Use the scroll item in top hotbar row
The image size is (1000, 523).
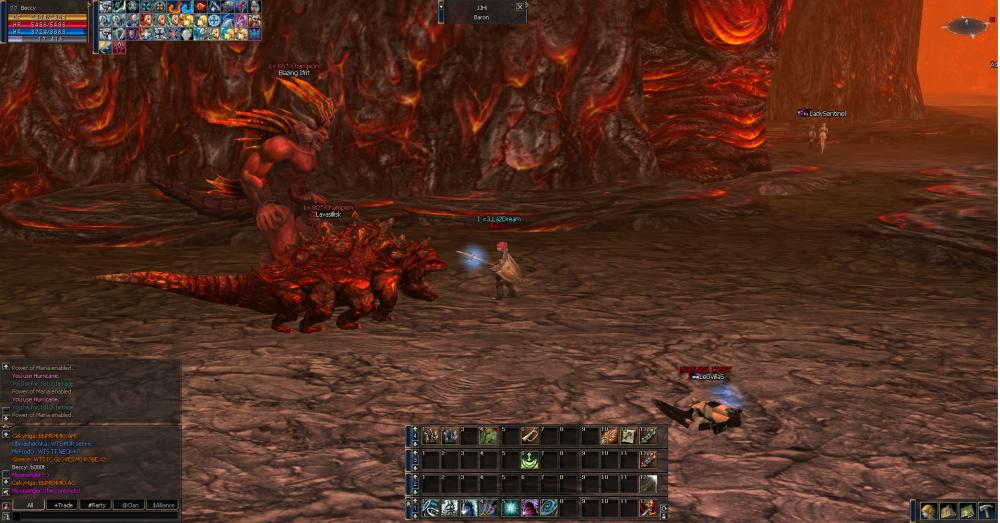[529, 436]
